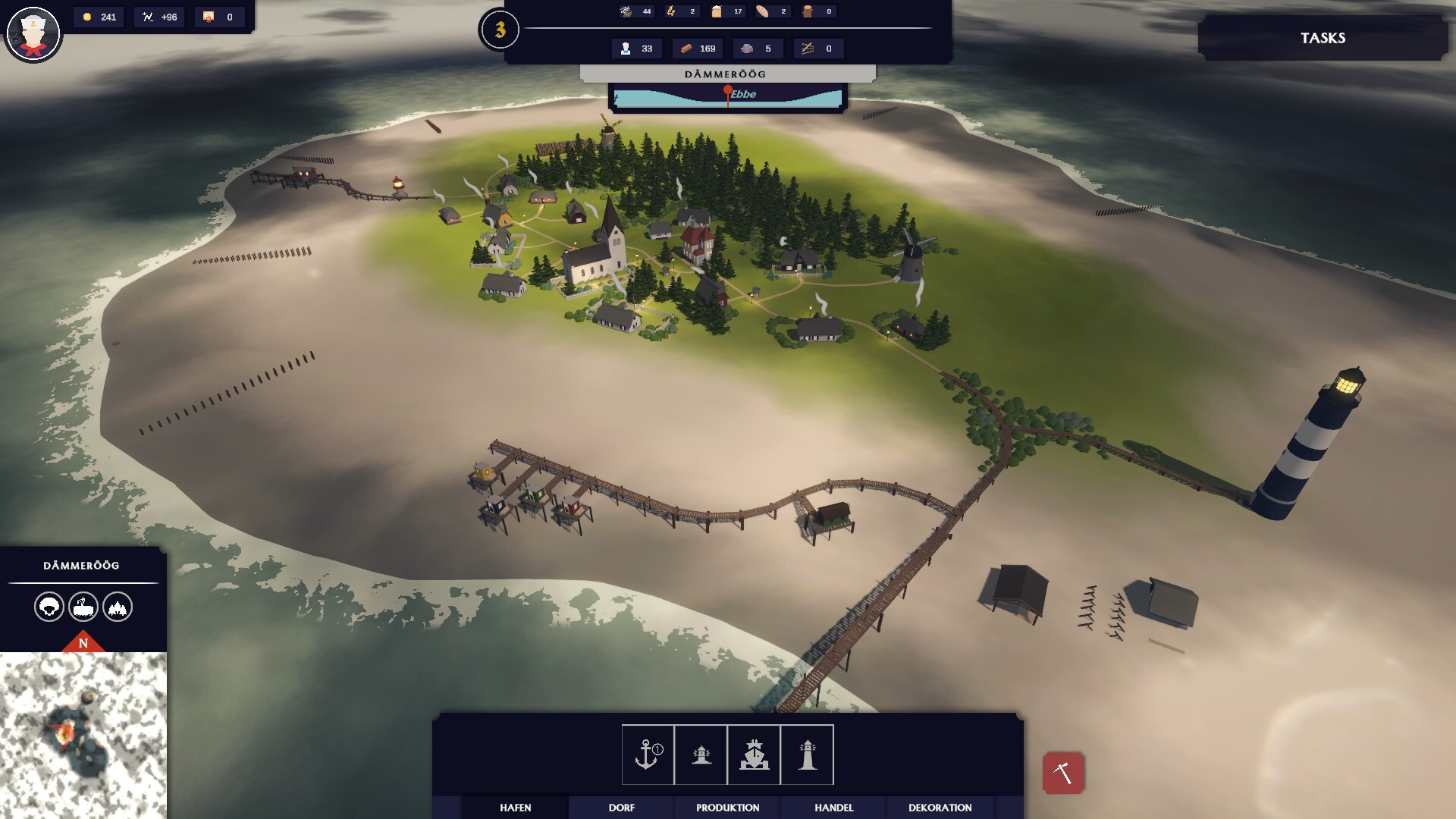The image size is (1456, 819).
Task: Pick the tall lighthouse building
Action: click(807, 755)
